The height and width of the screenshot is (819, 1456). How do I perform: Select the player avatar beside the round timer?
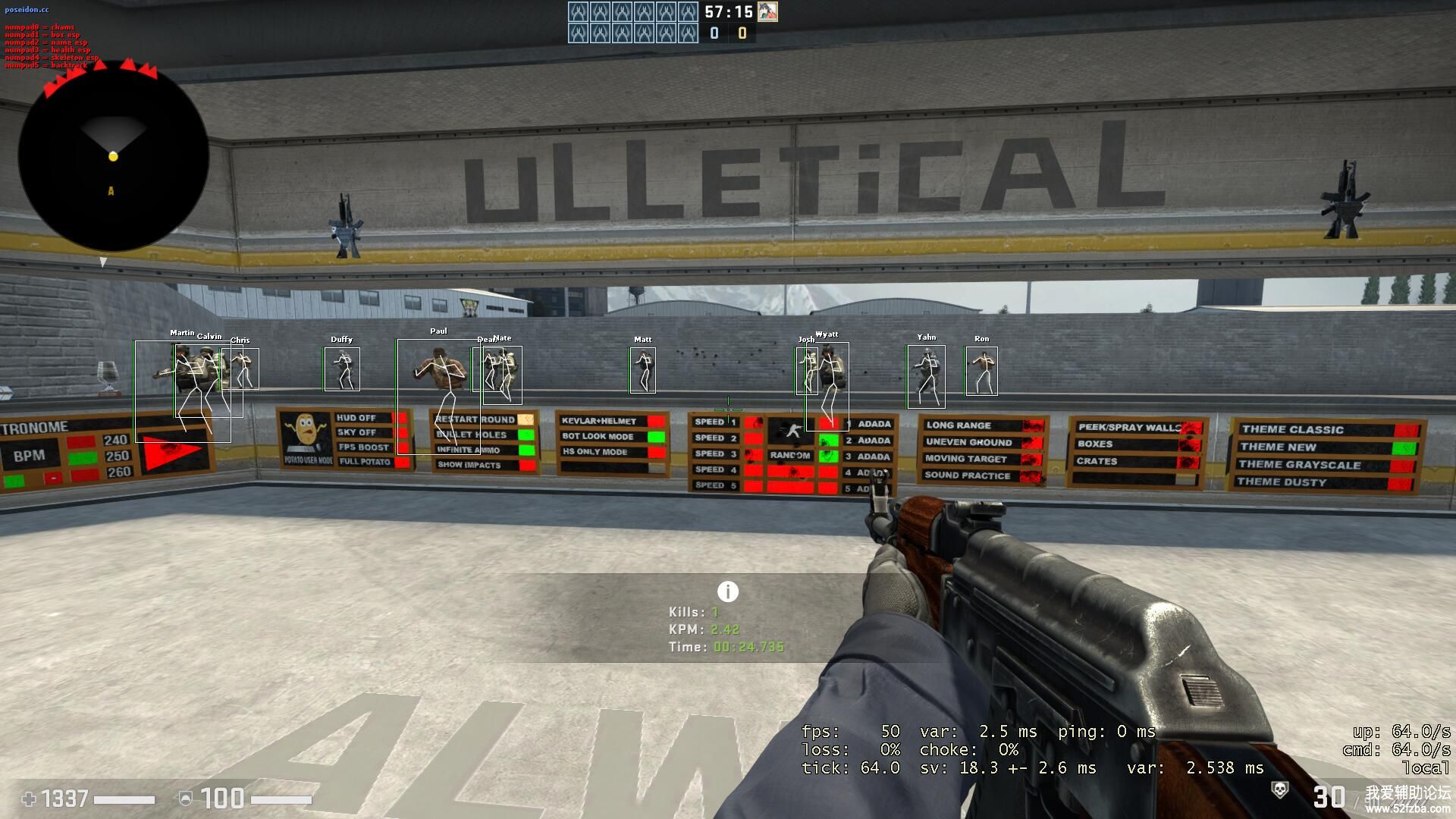pyautogui.click(x=767, y=11)
